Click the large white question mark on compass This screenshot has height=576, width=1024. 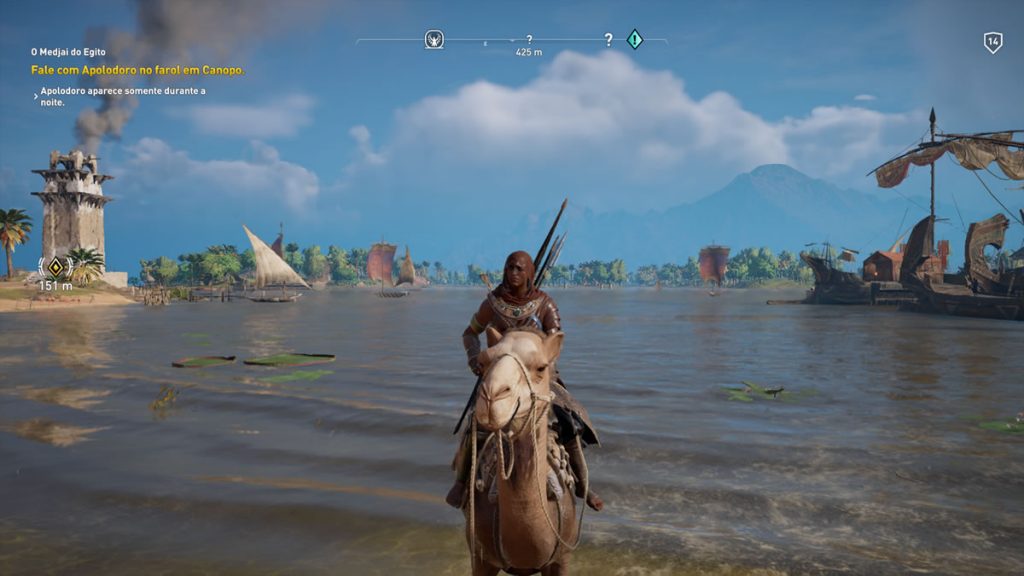pos(608,40)
